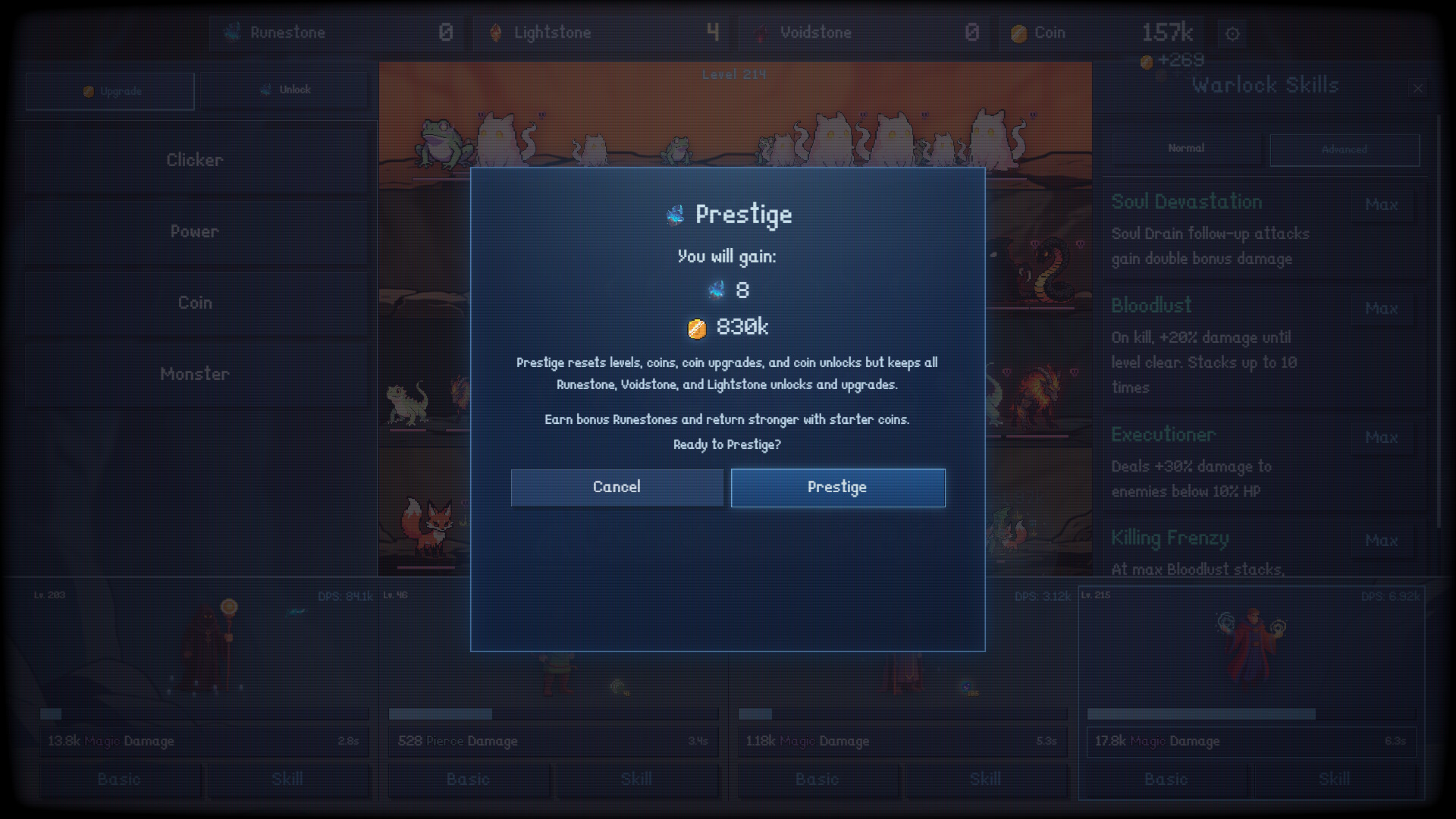The height and width of the screenshot is (819, 1456).
Task: Click the Lightstone icon in the top bar
Action: (x=497, y=33)
